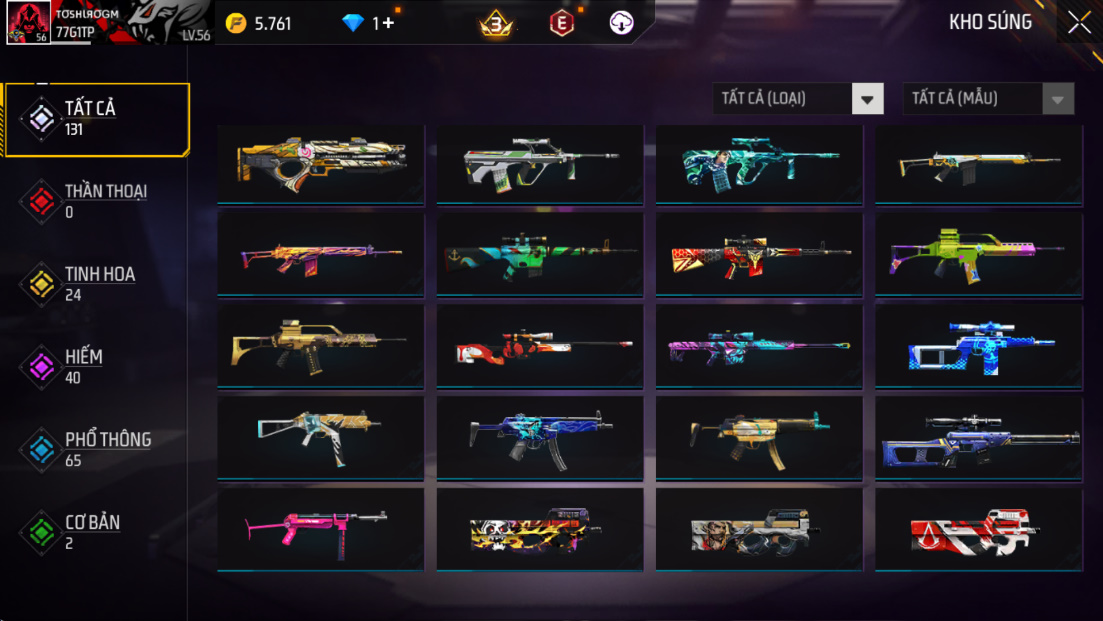Select the all-gold scoped rifle skin
The image size is (1103, 621).
point(320,346)
